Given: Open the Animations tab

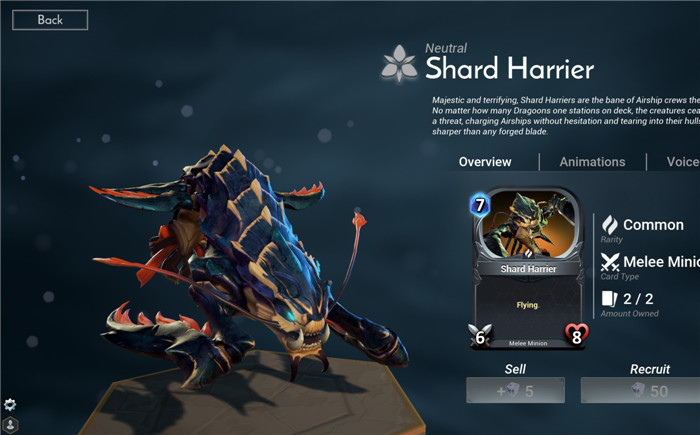Looking at the screenshot, I should tap(592, 162).
